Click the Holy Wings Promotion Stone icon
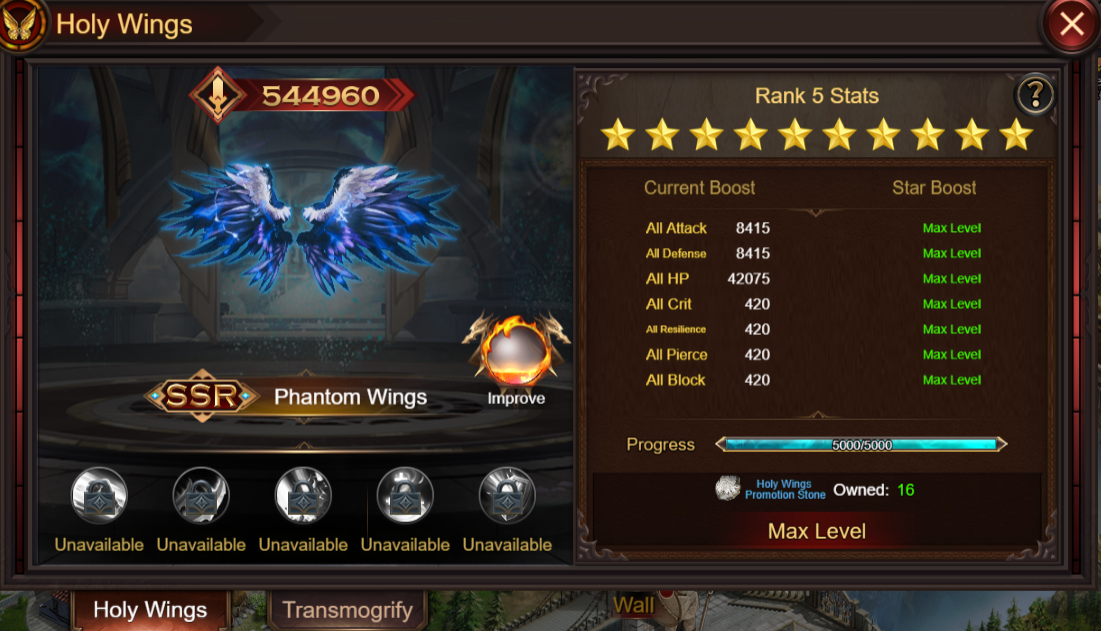Screen dimensions: 1101x631 click(728, 489)
